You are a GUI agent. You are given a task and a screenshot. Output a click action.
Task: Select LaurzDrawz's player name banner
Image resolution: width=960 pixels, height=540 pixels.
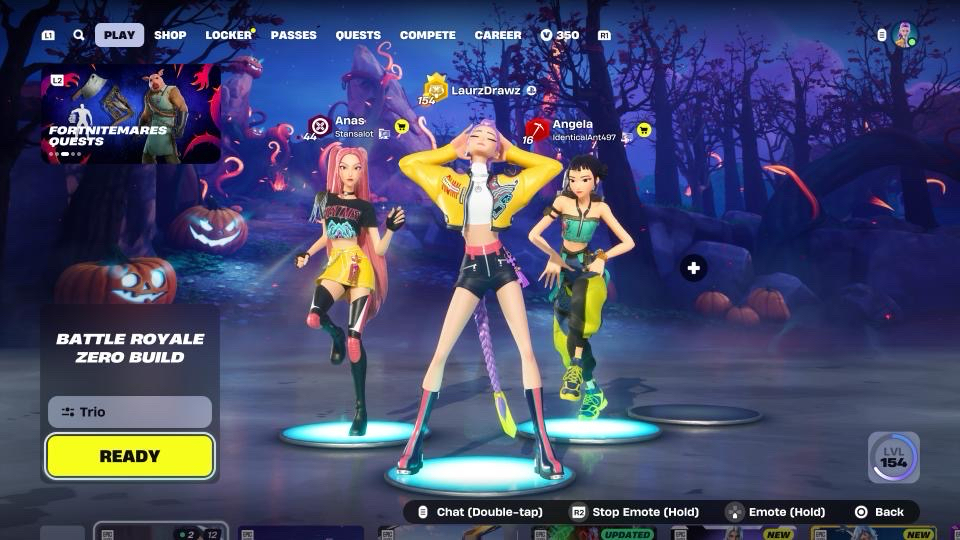485,90
